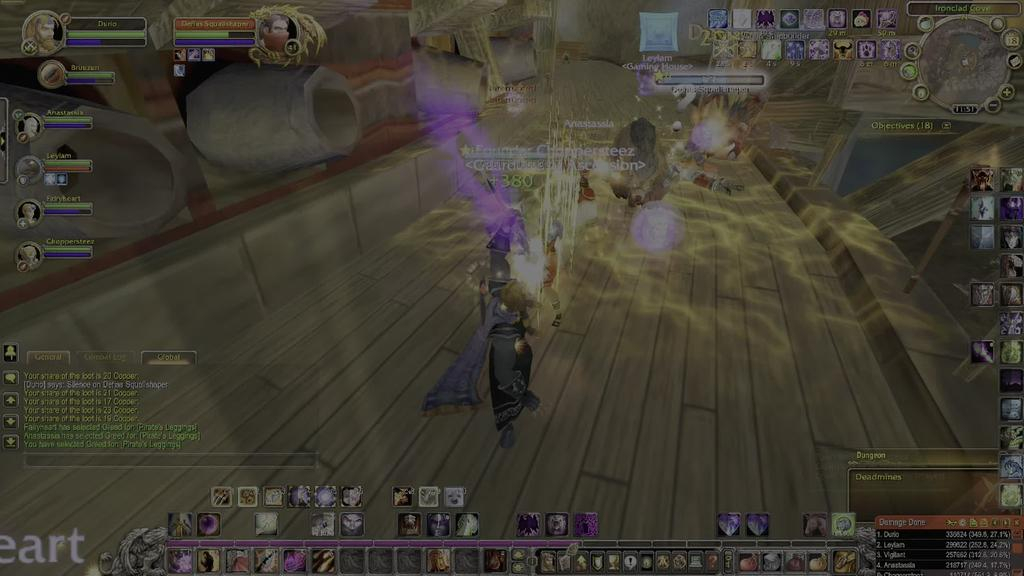Viewport: 1024px width, 576px height.
Task: Select the Durio player portrait
Action: pos(42,32)
